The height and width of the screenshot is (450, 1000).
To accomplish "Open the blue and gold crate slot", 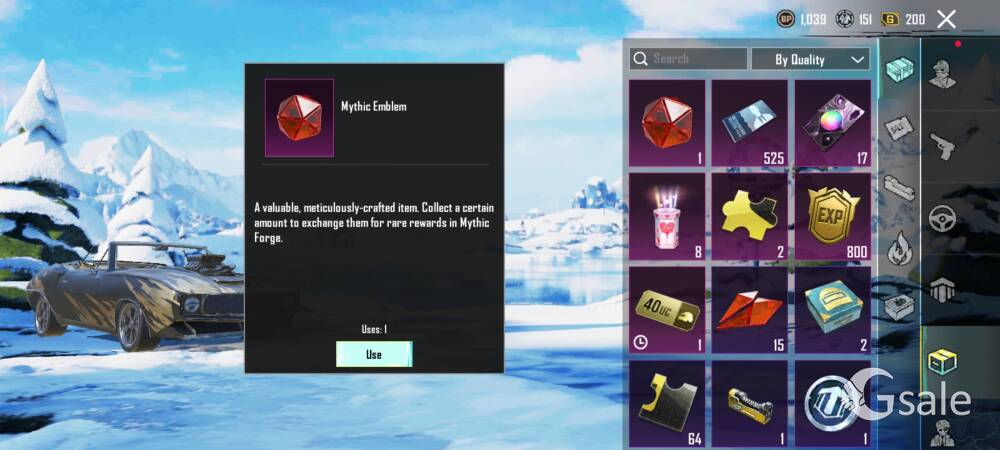I will pyautogui.click(x=833, y=309).
